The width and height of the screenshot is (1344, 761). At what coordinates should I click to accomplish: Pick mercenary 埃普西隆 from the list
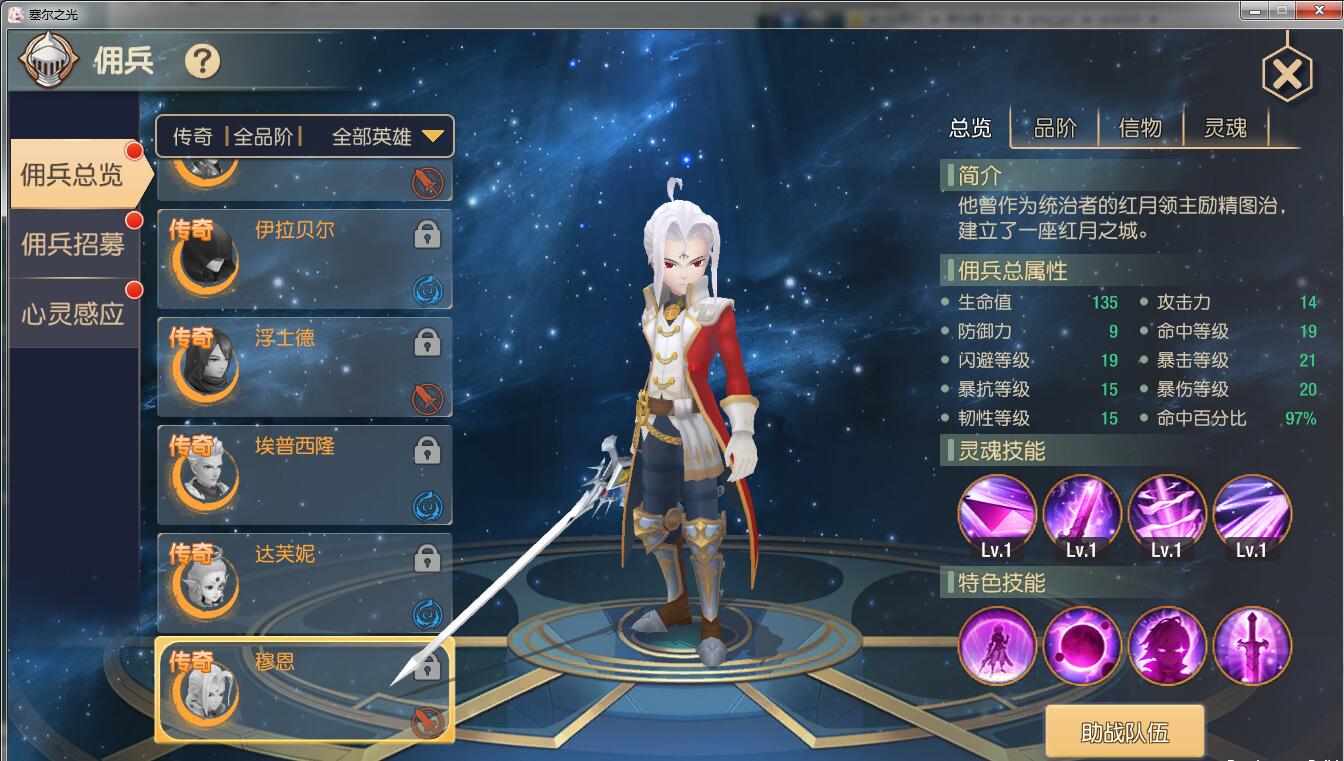click(x=304, y=474)
